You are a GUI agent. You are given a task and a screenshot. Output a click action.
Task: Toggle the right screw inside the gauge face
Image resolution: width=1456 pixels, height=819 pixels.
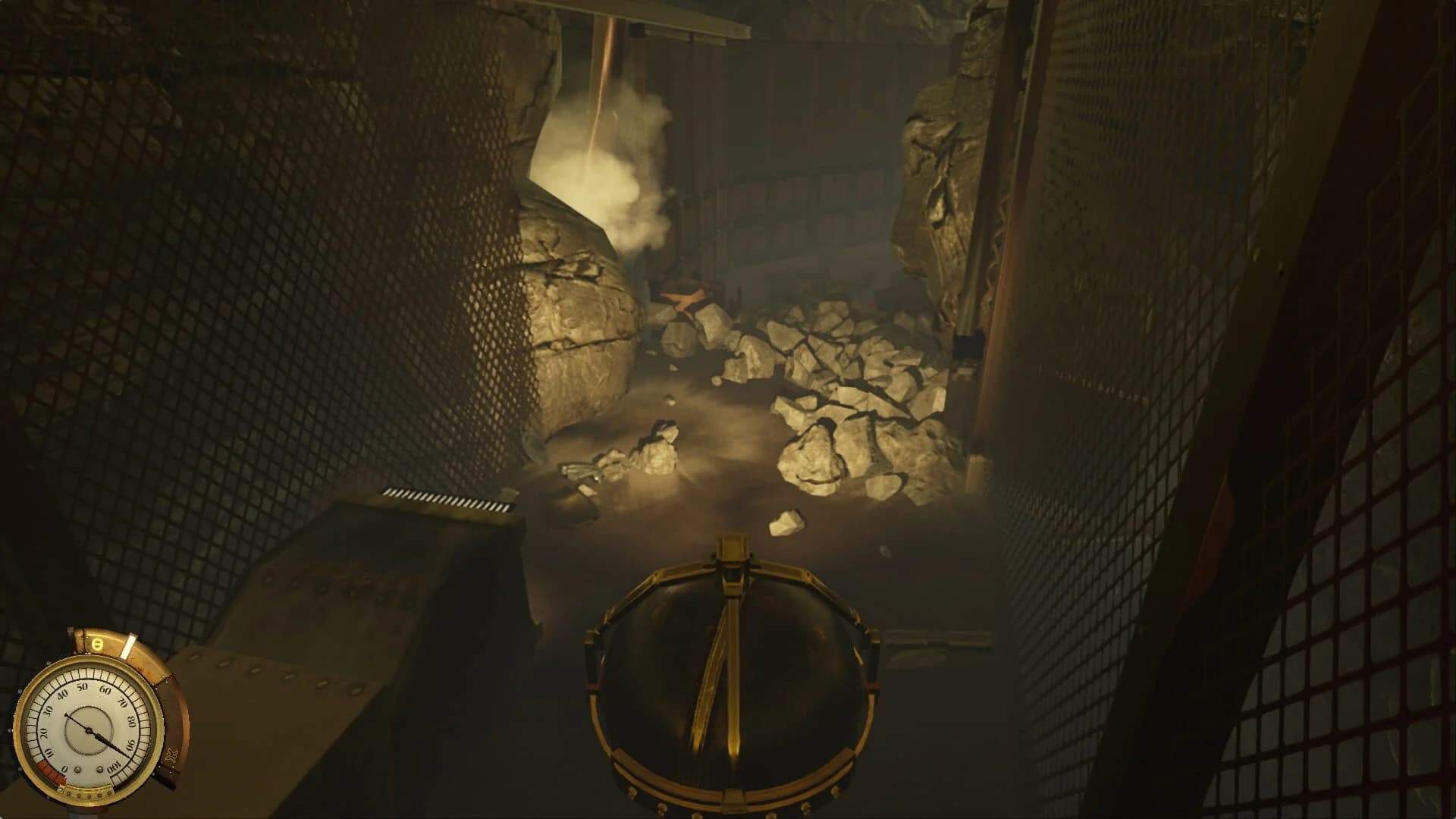pos(100,770)
